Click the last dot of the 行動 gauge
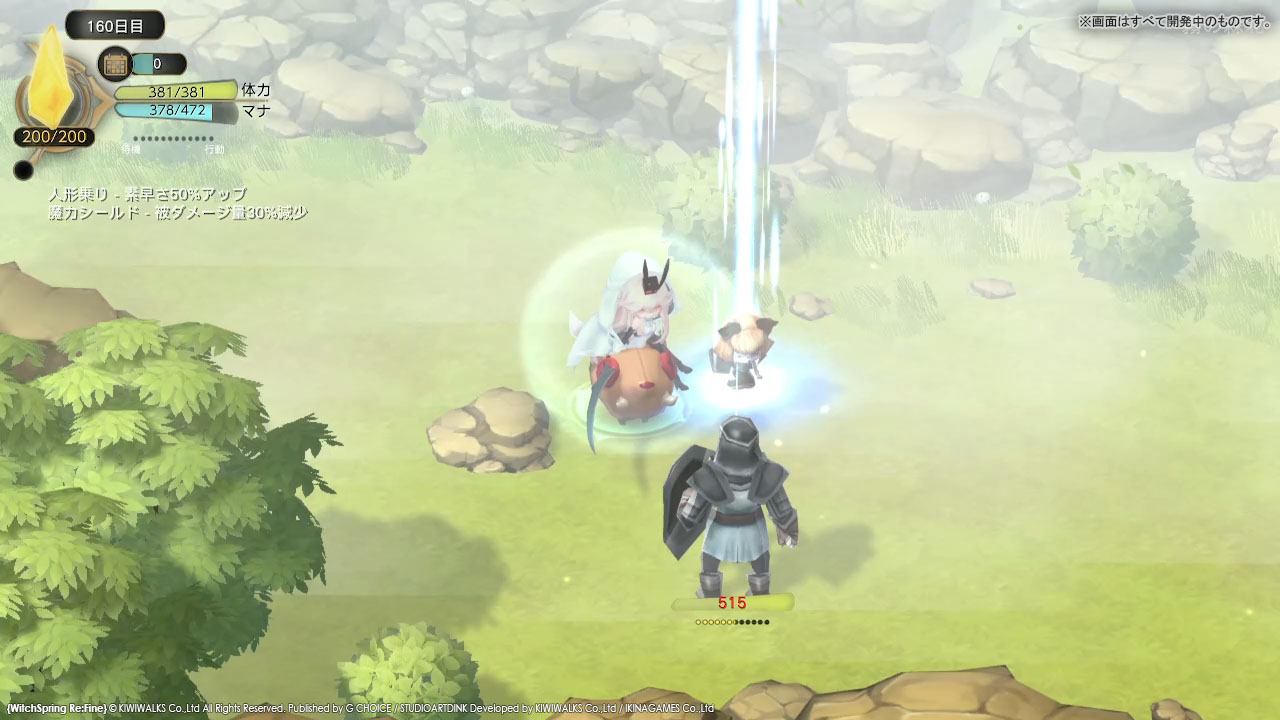The height and width of the screenshot is (720, 1280). 211,138
